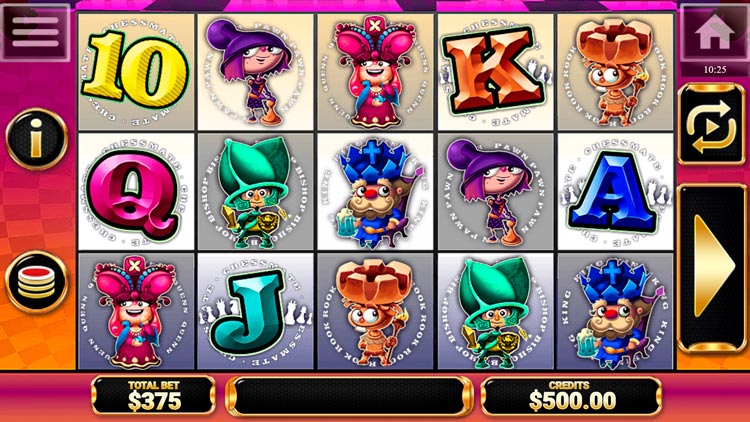Show the game info paytable
The width and height of the screenshot is (750, 422).
tap(36, 142)
